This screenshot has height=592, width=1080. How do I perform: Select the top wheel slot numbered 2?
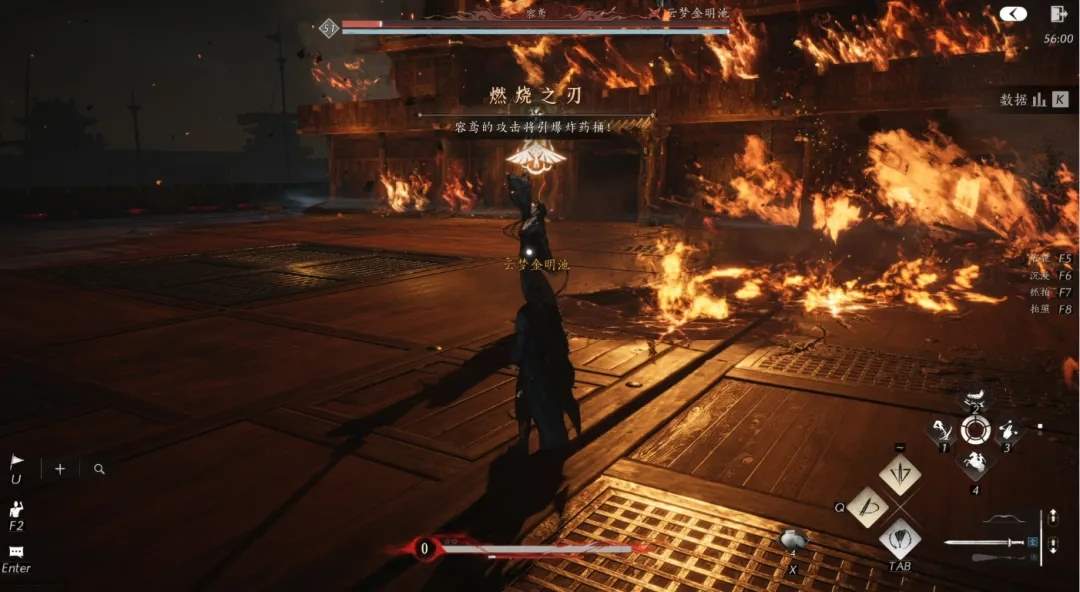(x=975, y=399)
